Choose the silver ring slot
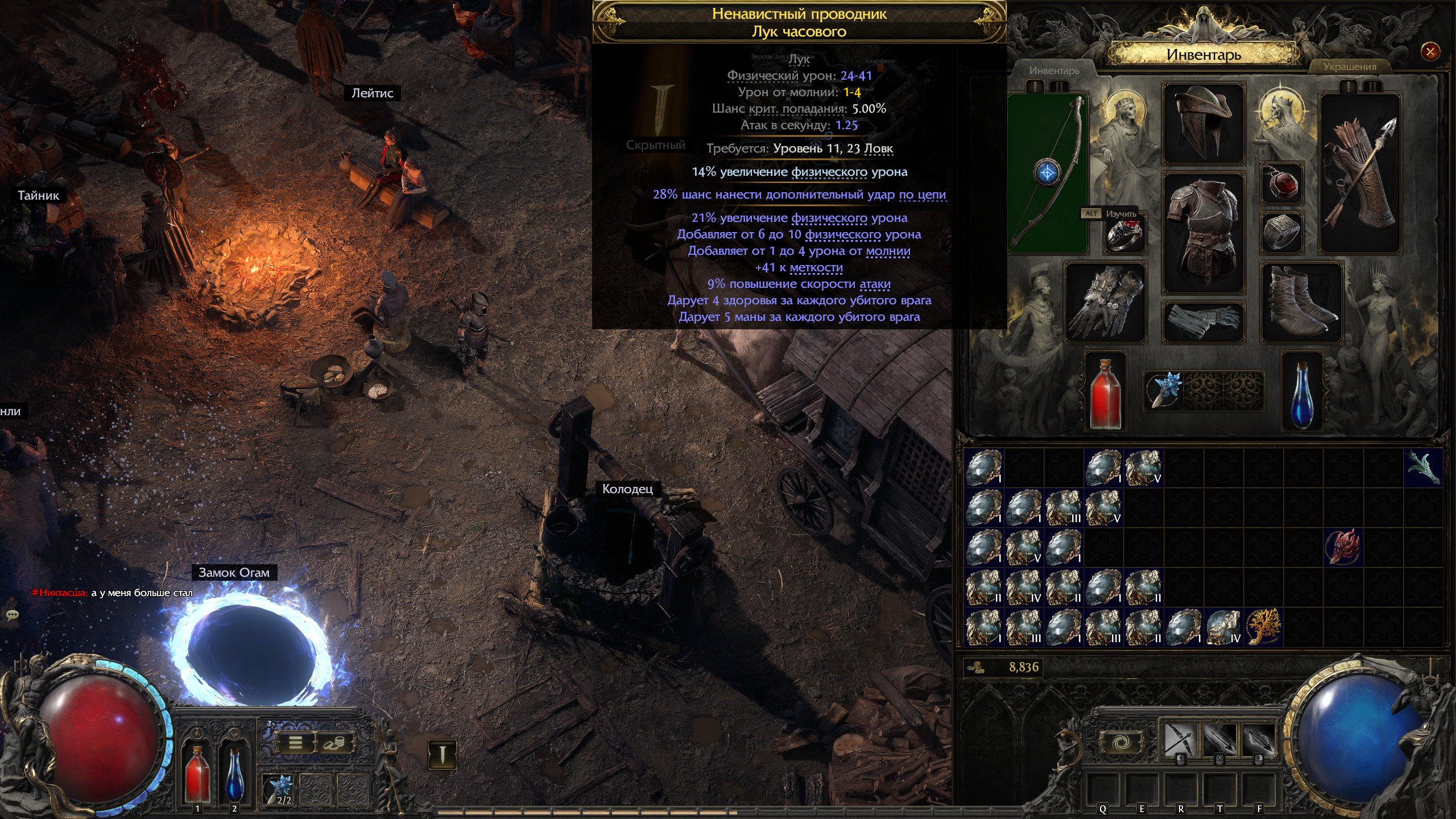1456x819 pixels. pos(1282,231)
